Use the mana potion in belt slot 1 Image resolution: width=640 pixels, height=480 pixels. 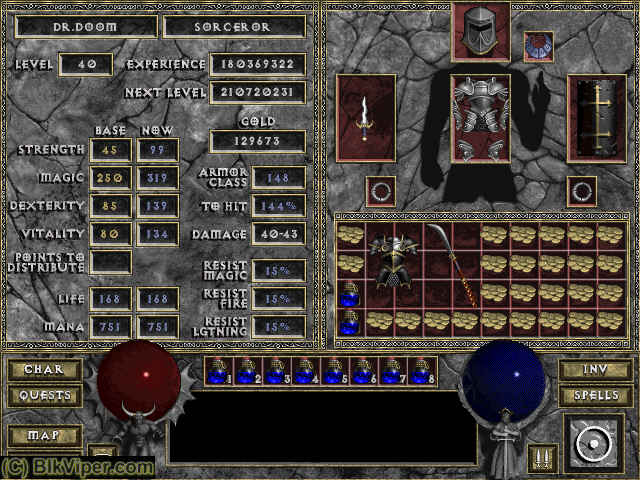pos(218,371)
